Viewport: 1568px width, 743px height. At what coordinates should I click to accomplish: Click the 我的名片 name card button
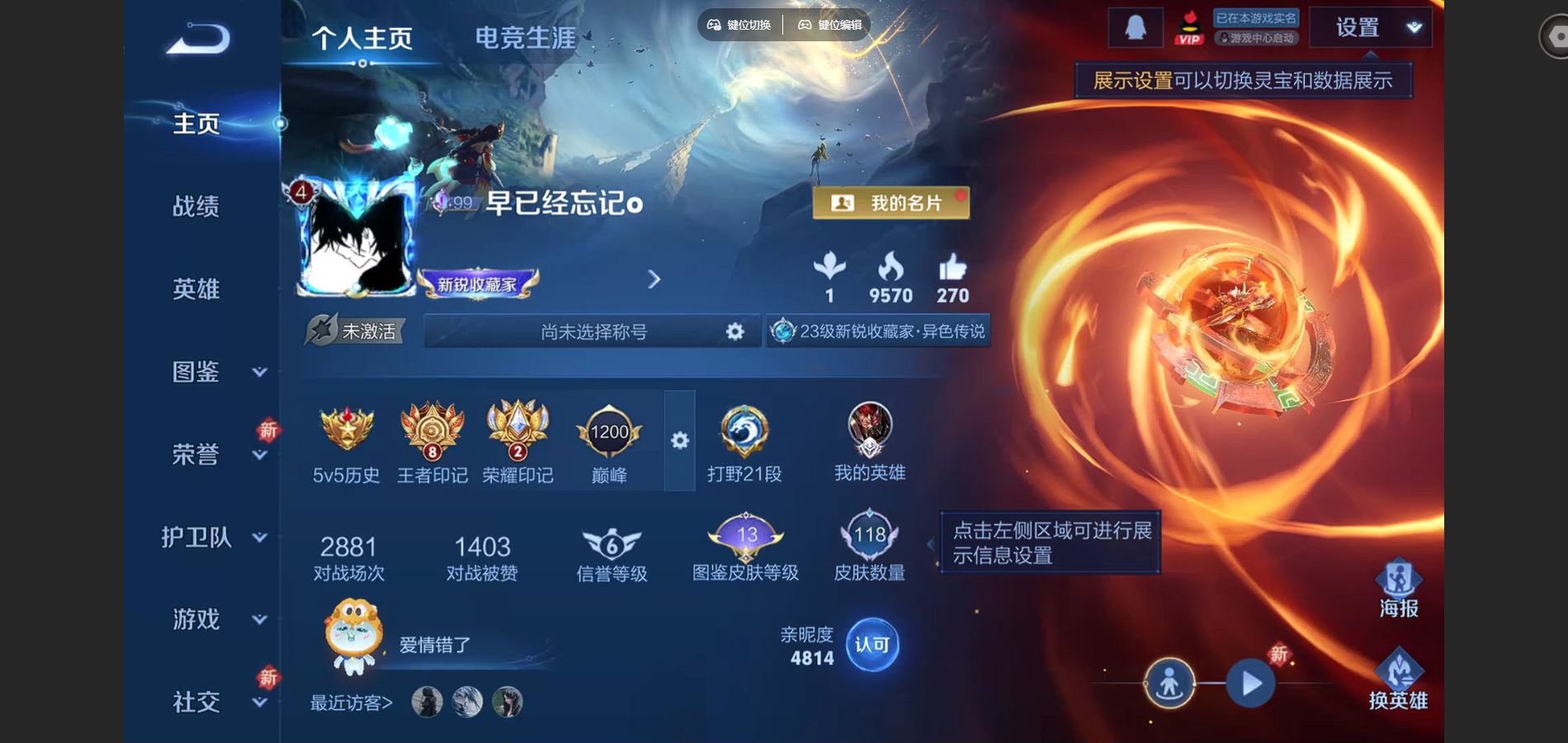click(891, 202)
